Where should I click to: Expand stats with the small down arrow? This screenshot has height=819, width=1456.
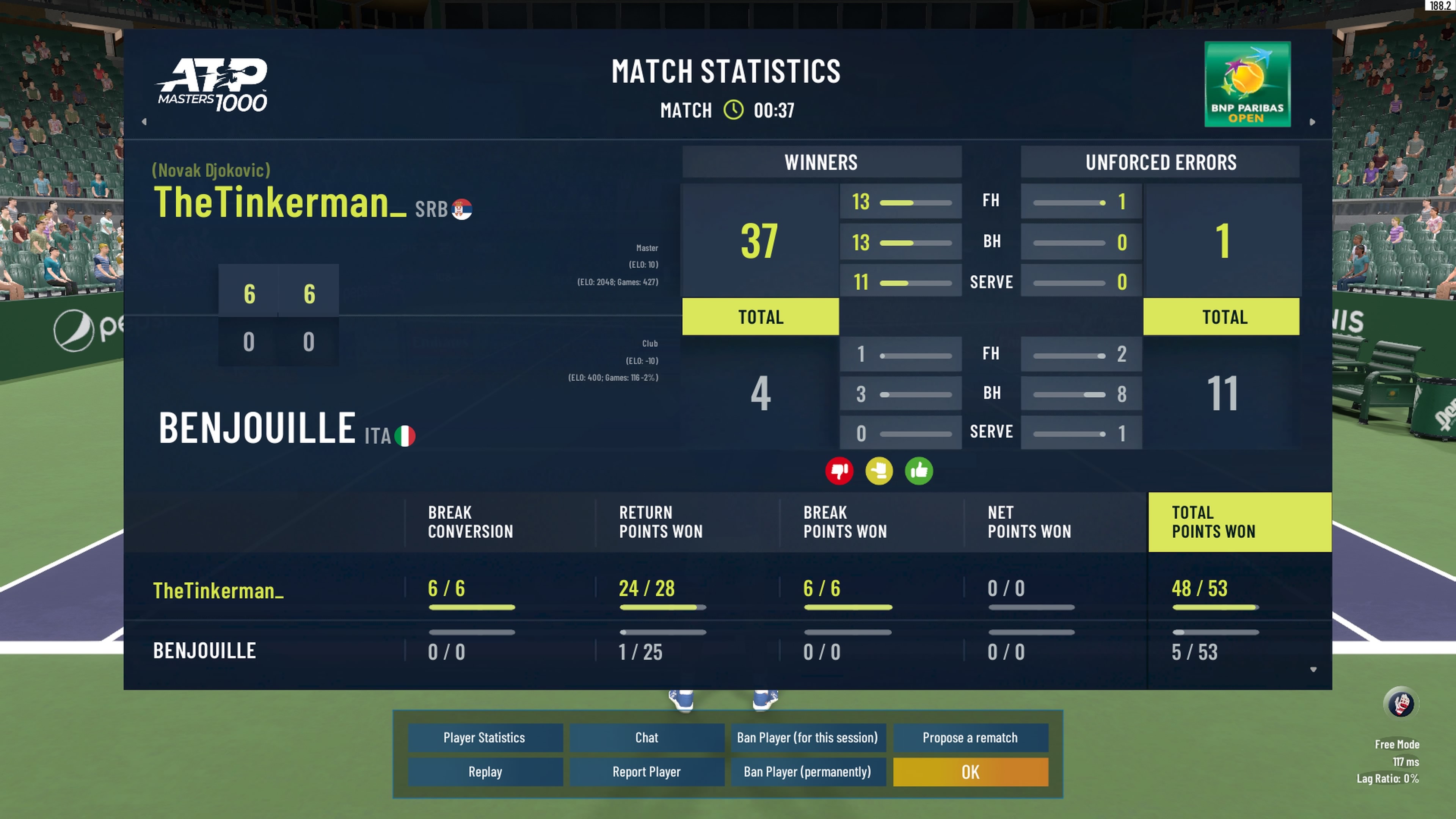pyautogui.click(x=1313, y=669)
